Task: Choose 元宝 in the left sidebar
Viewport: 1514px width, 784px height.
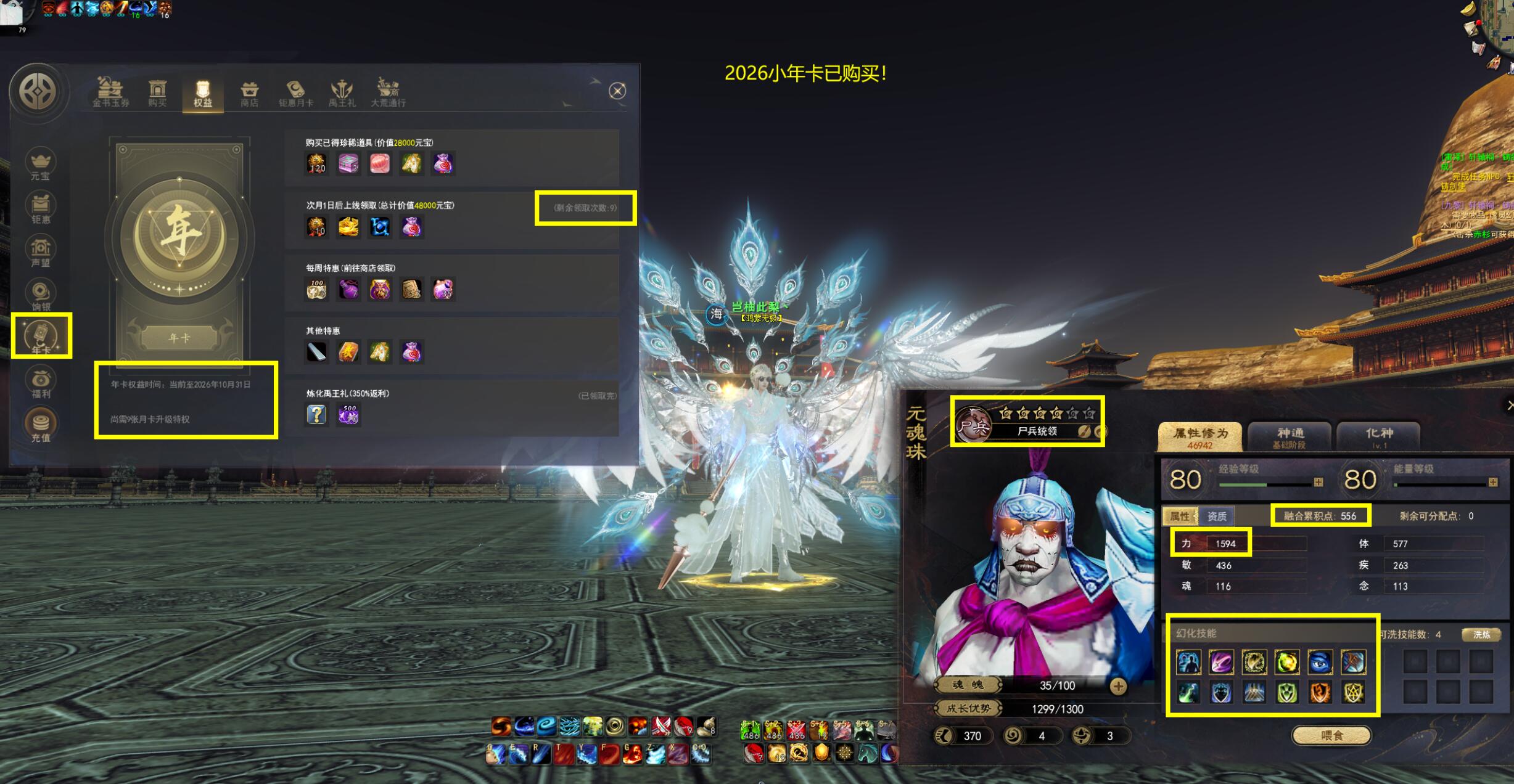Action: click(41, 165)
